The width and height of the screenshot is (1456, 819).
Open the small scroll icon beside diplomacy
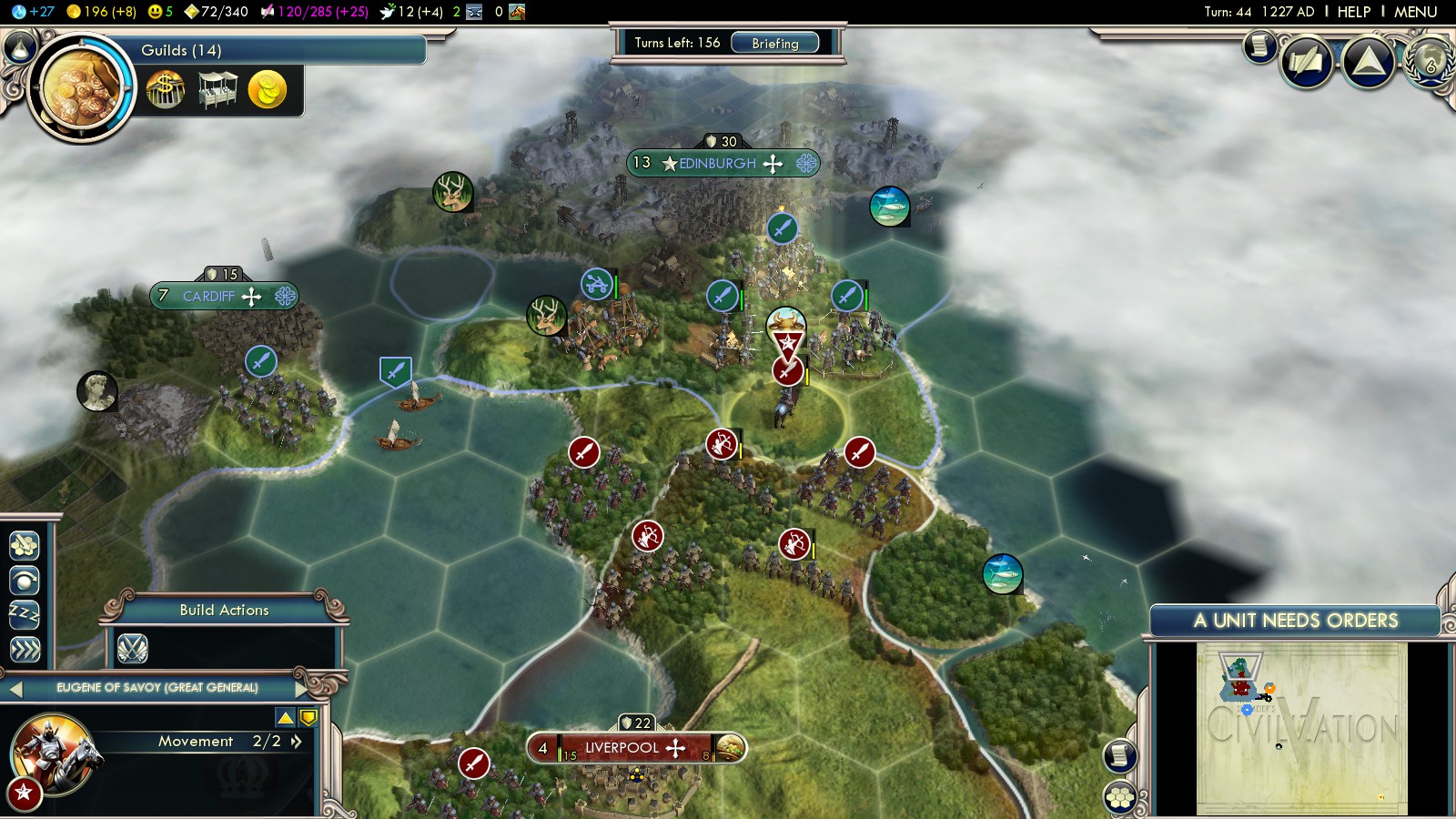(1259, 45)
